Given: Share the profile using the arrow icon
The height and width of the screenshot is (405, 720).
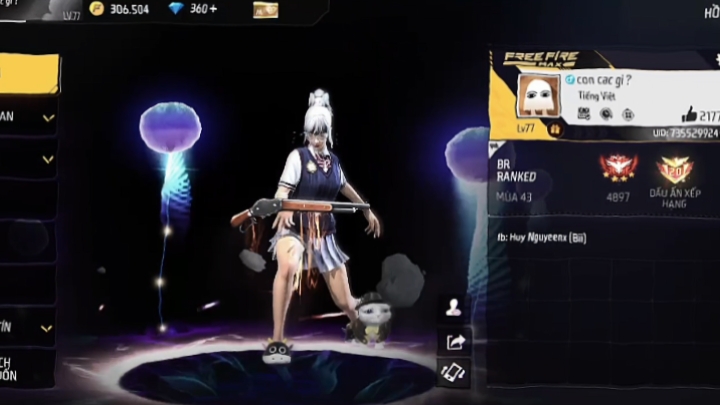Looking at the screenshot, I should (453, 341).
